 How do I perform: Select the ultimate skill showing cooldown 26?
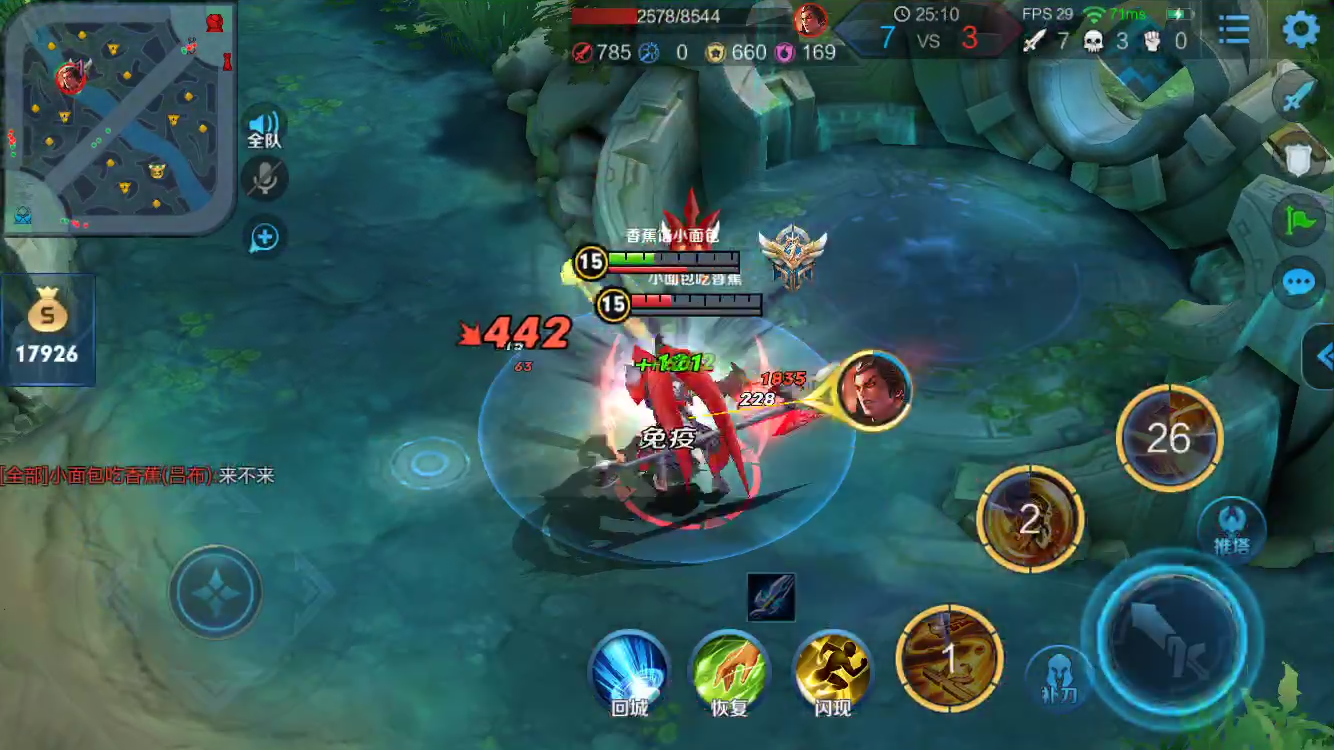click(1169, 437)
